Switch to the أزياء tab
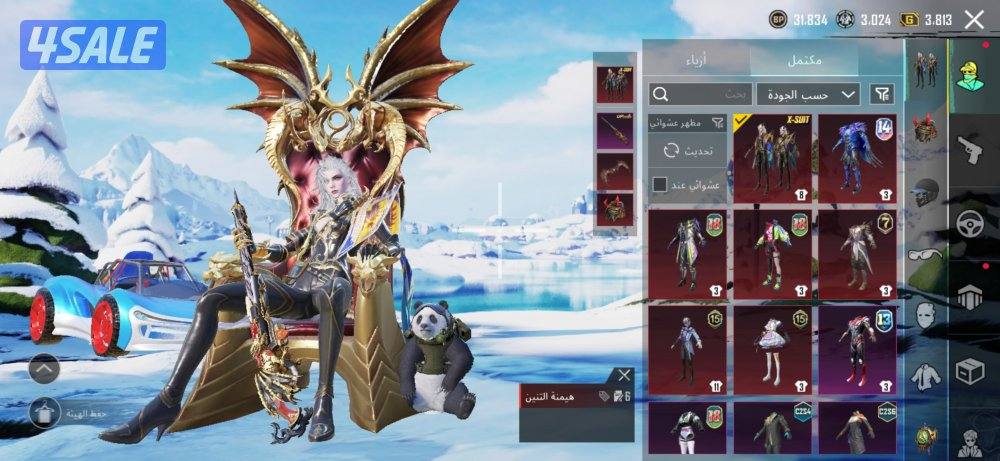The image size is (1000, 461). (x=695, y=59)
